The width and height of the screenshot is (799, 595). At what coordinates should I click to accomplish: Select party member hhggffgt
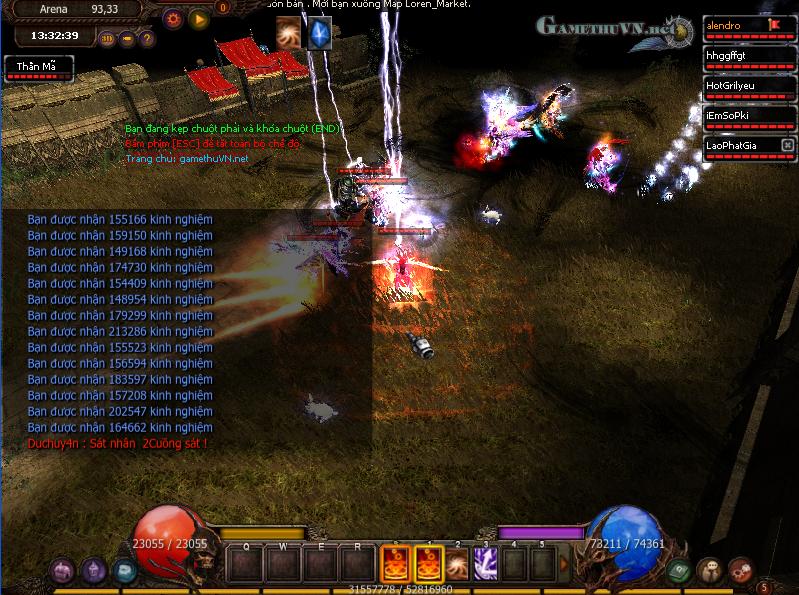tap(741, 55)
